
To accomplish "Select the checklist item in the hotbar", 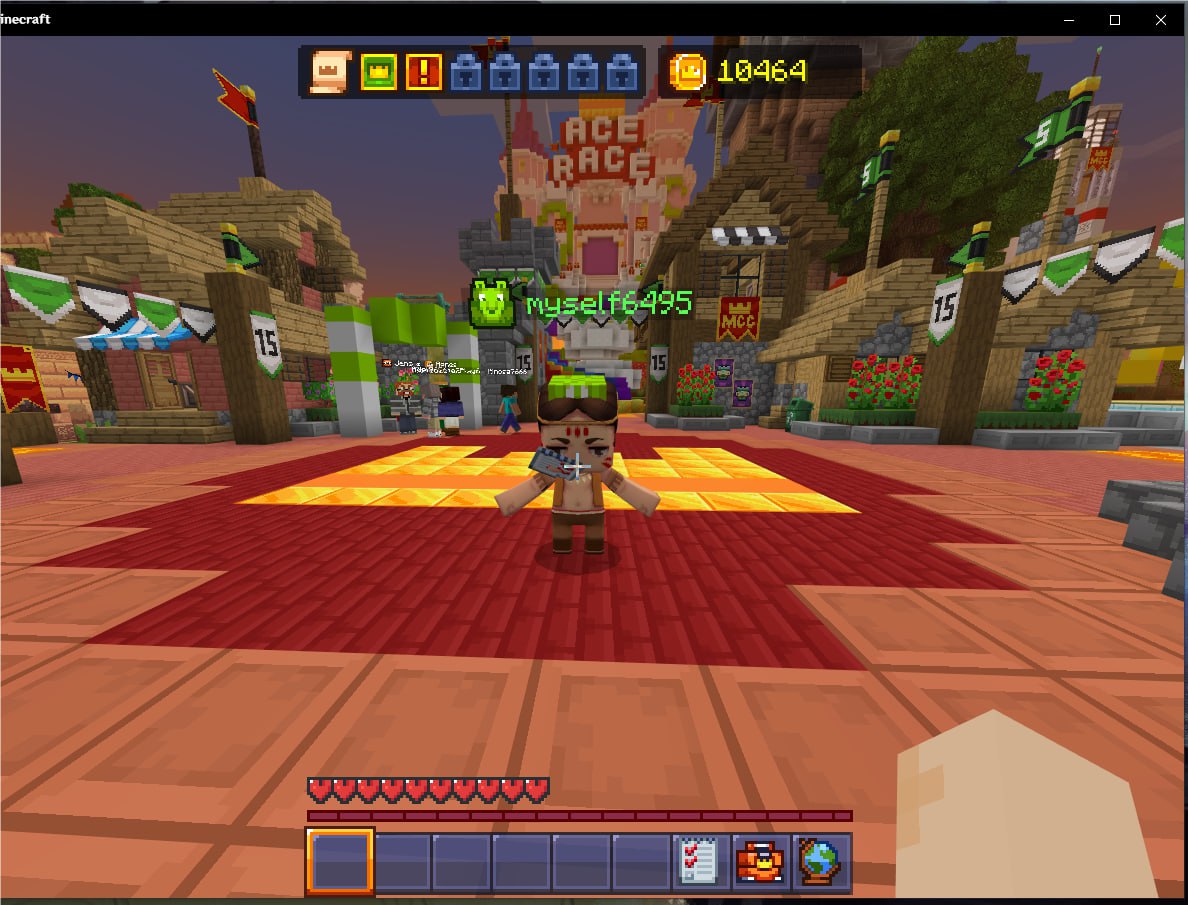I will [700, 861].
